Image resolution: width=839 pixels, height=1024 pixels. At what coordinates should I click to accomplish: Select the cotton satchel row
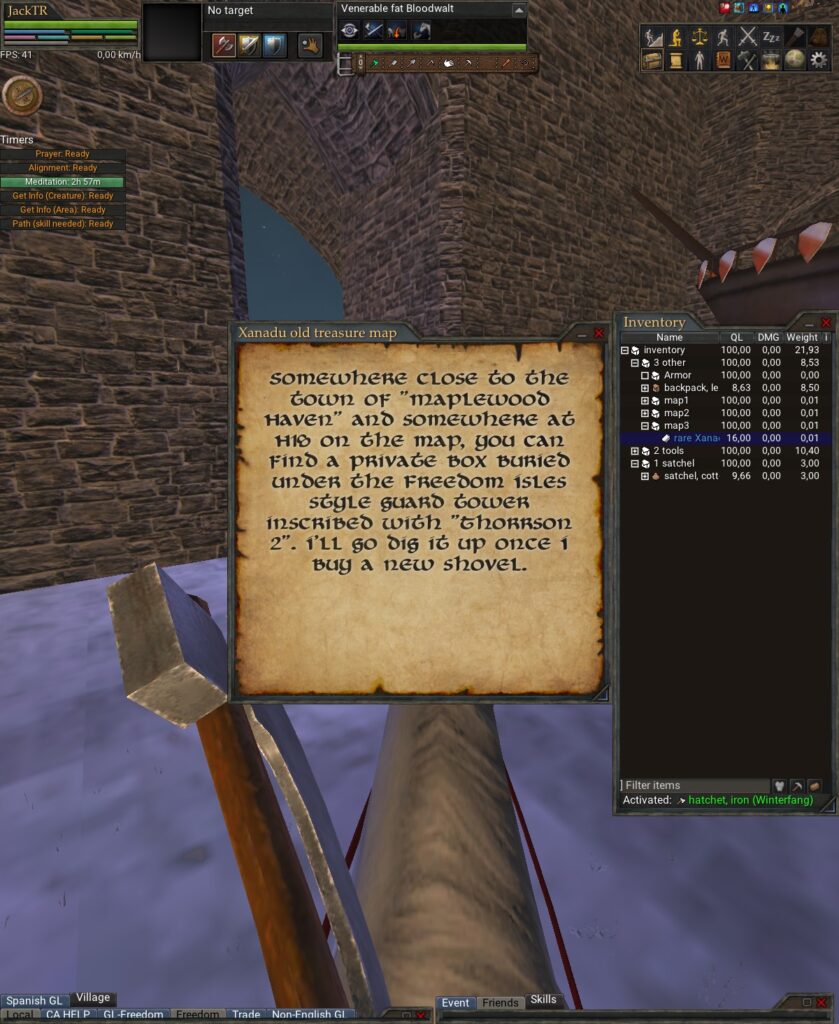pos(690,477)
